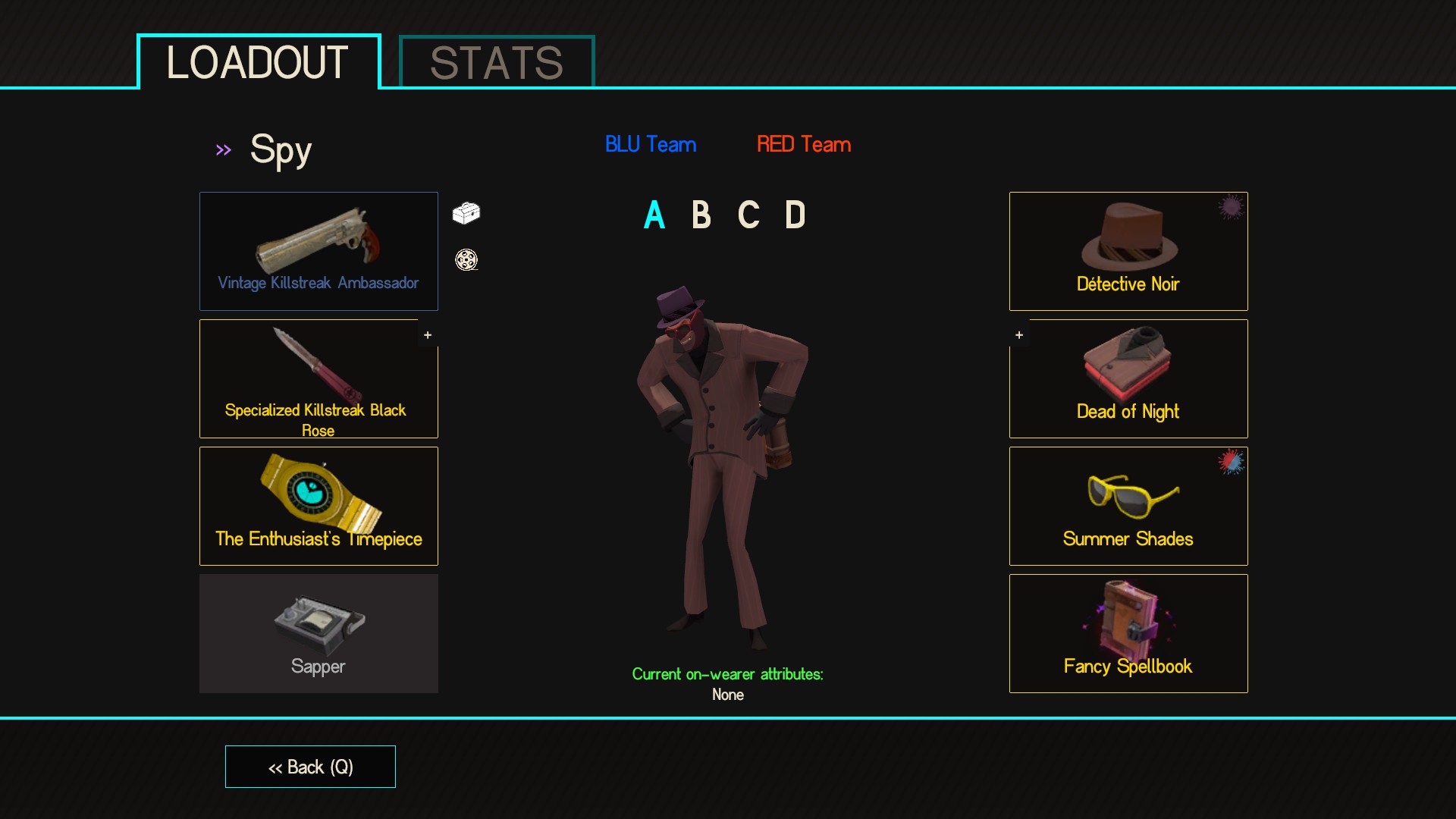Switch to loadout preset B
This screenshot has width=1456, height=819.
[701, 215]
